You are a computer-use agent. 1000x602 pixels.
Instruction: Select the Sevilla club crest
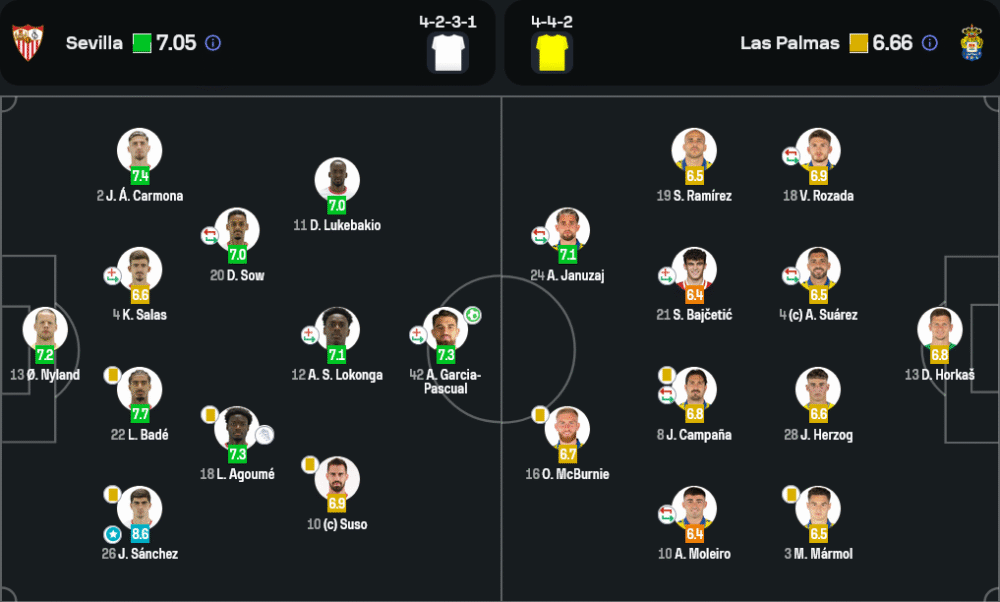click(28, 43)
